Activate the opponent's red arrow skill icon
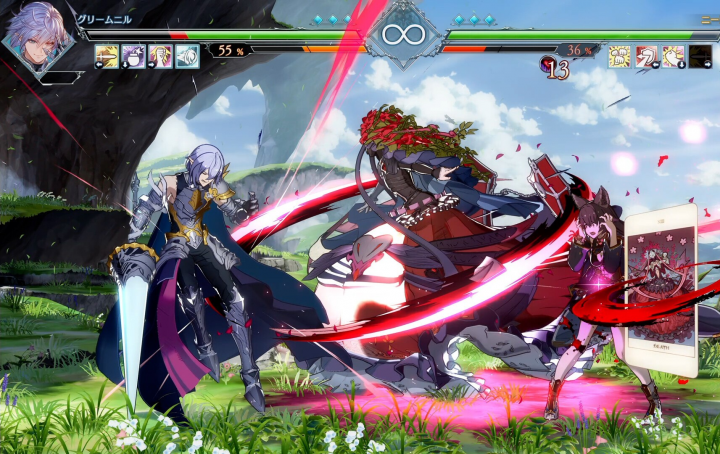This screenshot has height=454, width=720. pos(647,56)
